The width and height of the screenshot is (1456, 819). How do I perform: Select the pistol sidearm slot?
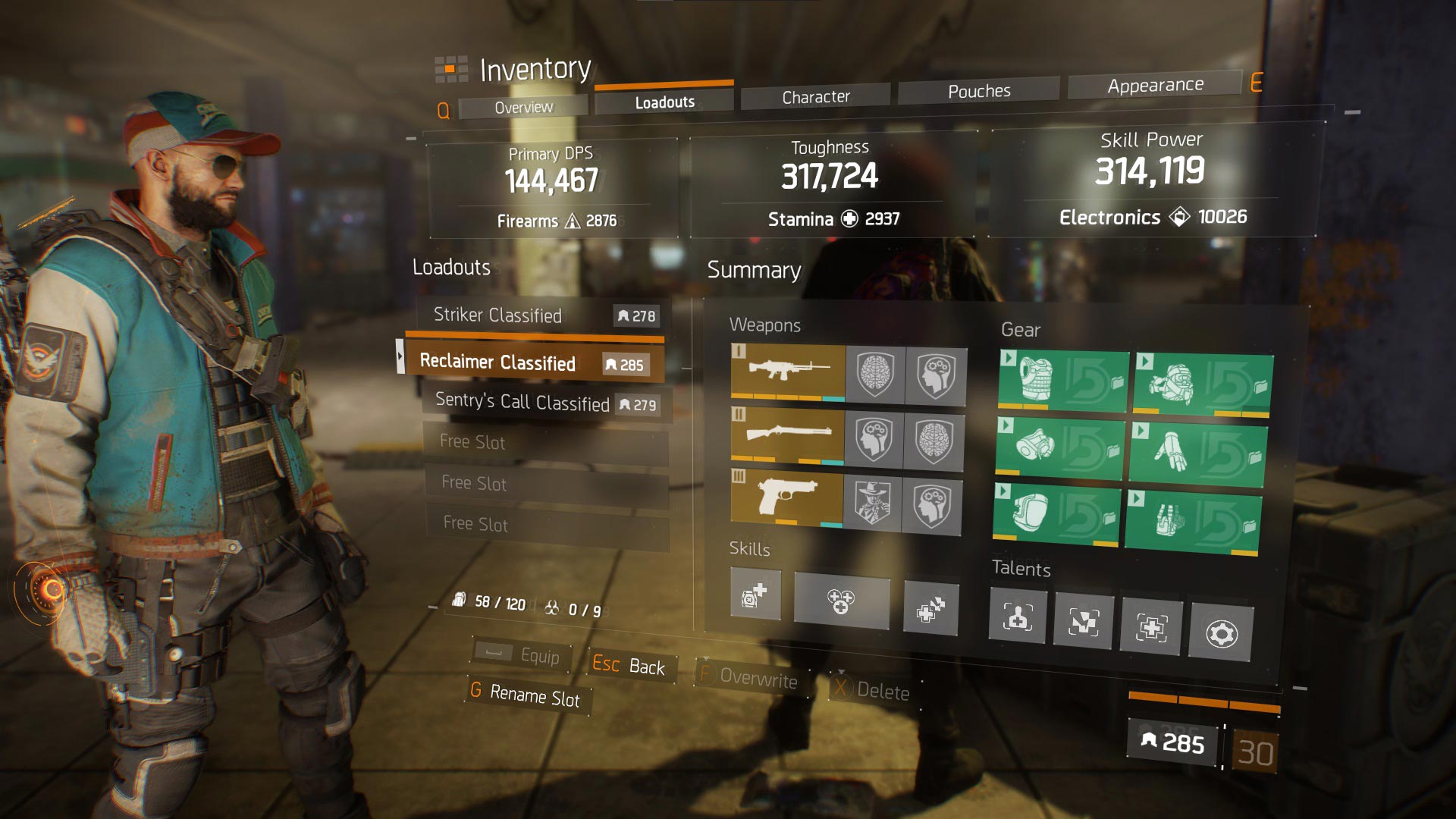tap(786, 499)
